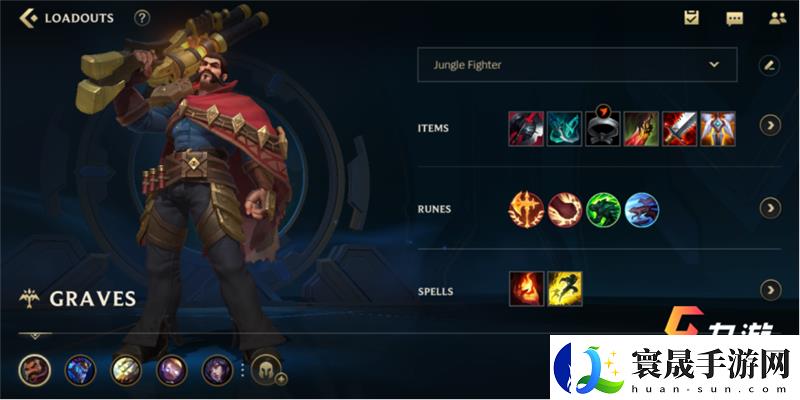Open the missions clipboard icon
This screenshot has width=800, height=400.
coord(691,18)
